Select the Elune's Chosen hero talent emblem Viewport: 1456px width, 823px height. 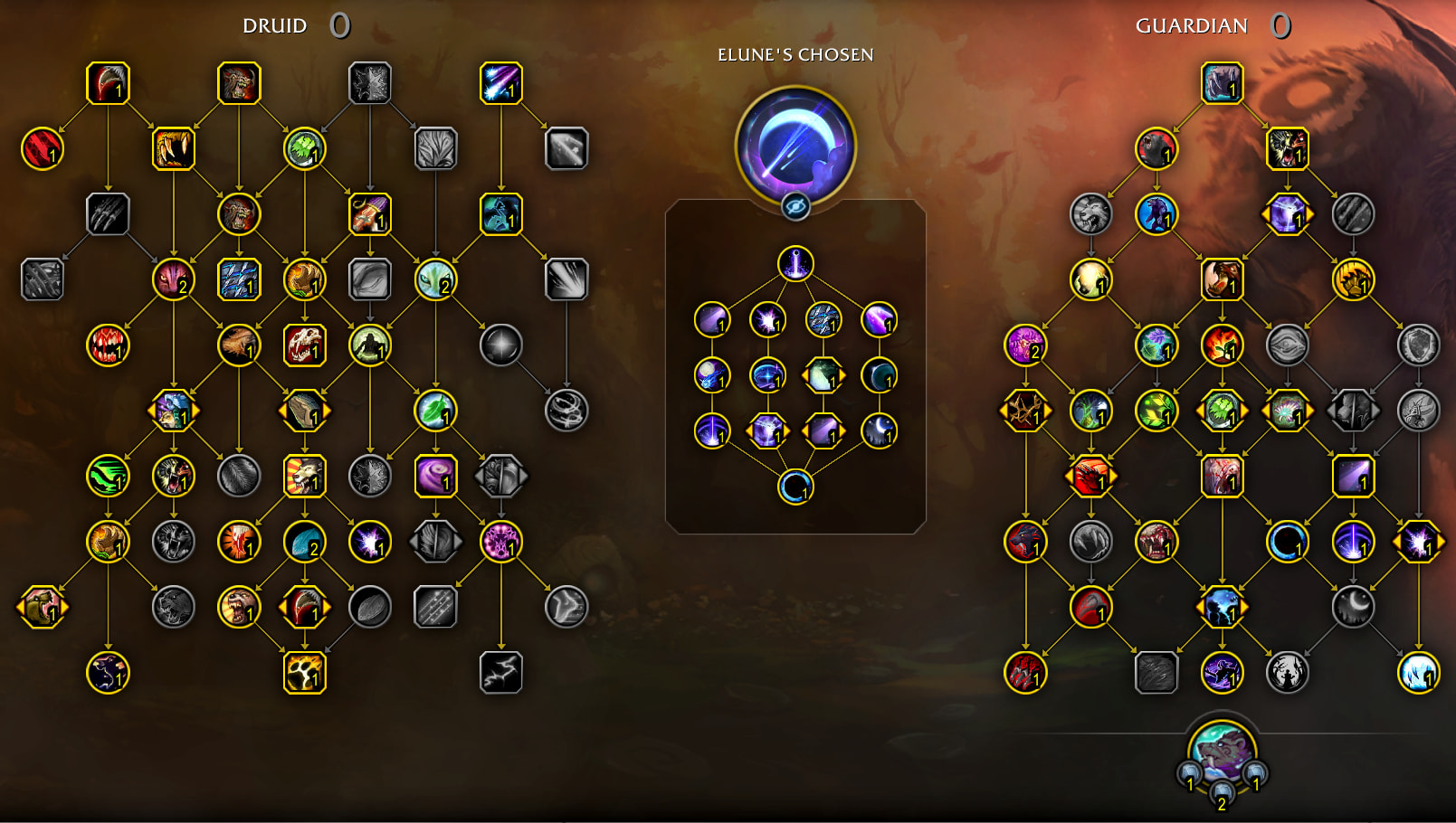(795, 143)
